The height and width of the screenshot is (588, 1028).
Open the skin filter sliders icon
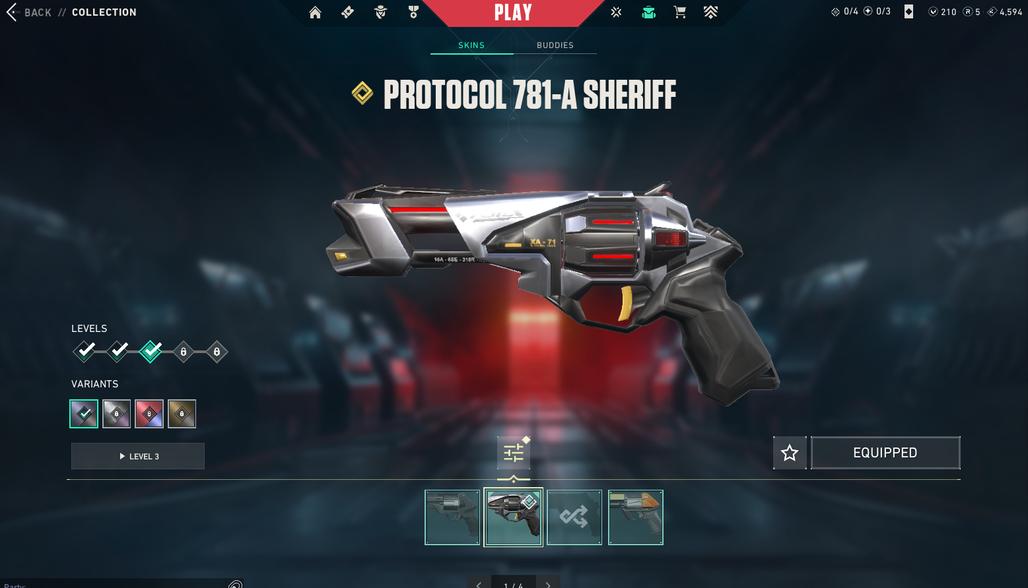[x=514, y=453]
